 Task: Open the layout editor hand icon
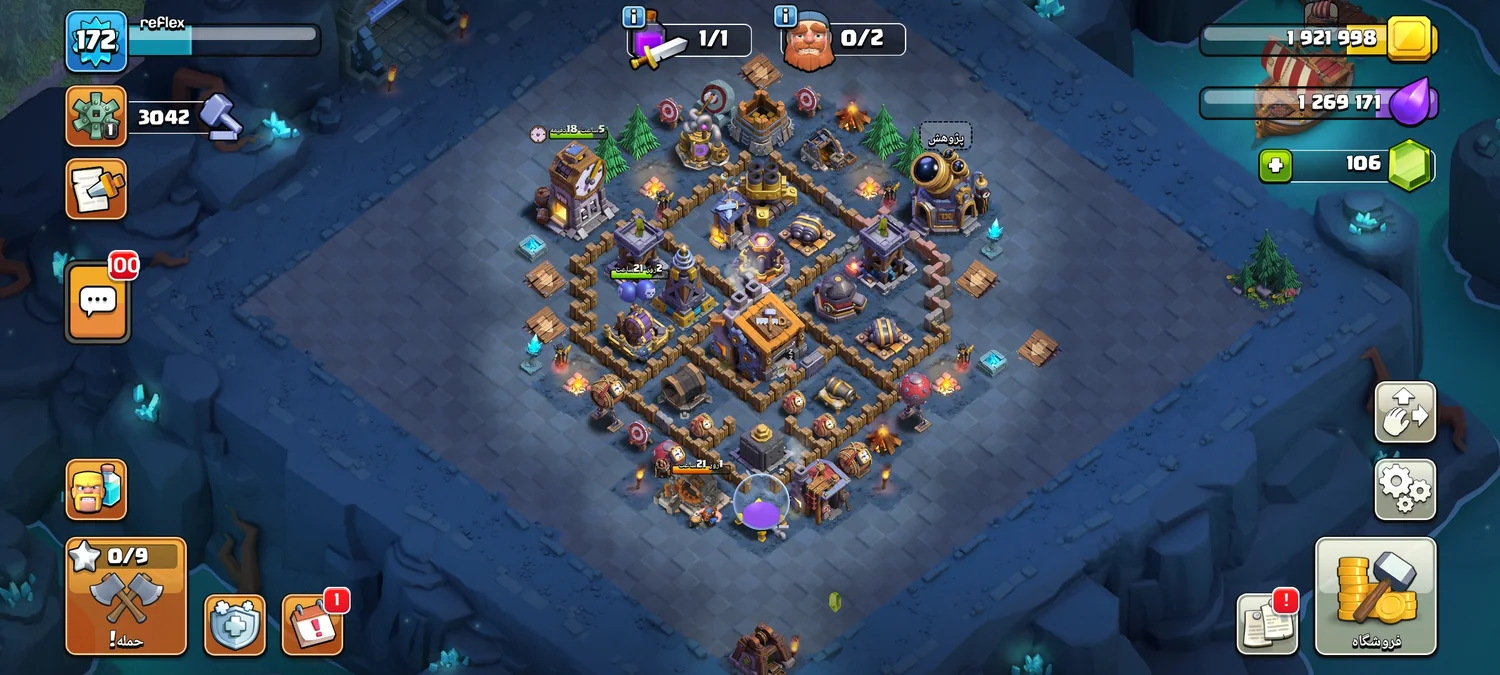[1405, 412]
